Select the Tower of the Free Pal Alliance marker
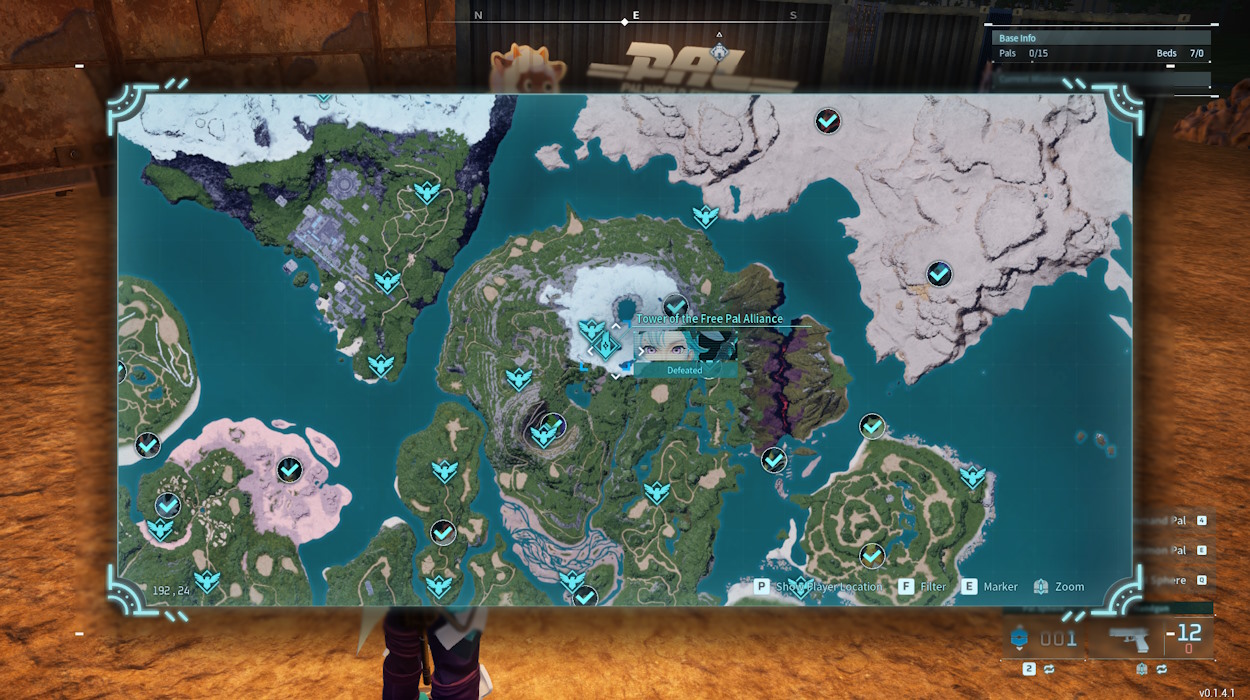The height and width of the screenshot is (700, 1250). 608,346
